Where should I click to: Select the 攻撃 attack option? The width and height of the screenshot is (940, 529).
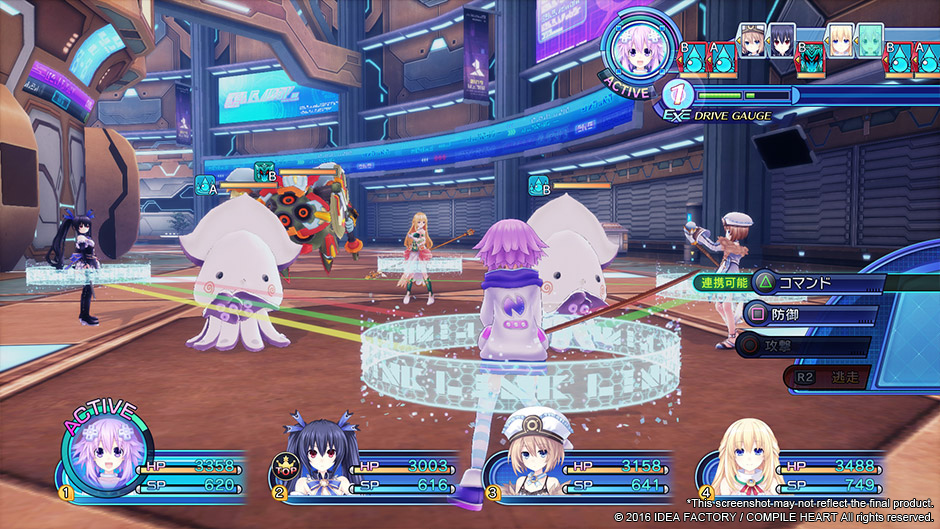click(810, 347)
